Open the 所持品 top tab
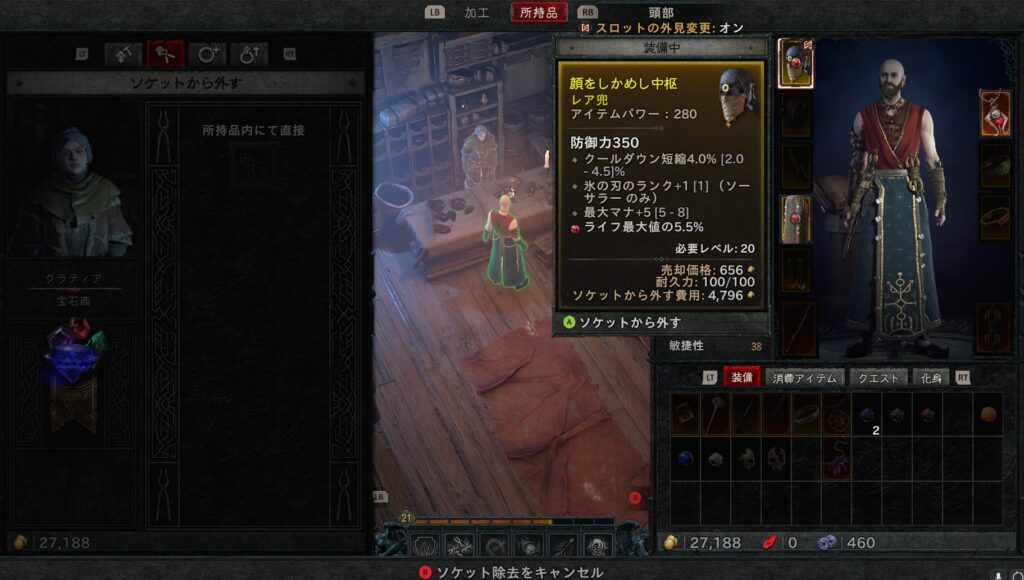The height and width of the screenshot is (580, 1024). [538, 12]
